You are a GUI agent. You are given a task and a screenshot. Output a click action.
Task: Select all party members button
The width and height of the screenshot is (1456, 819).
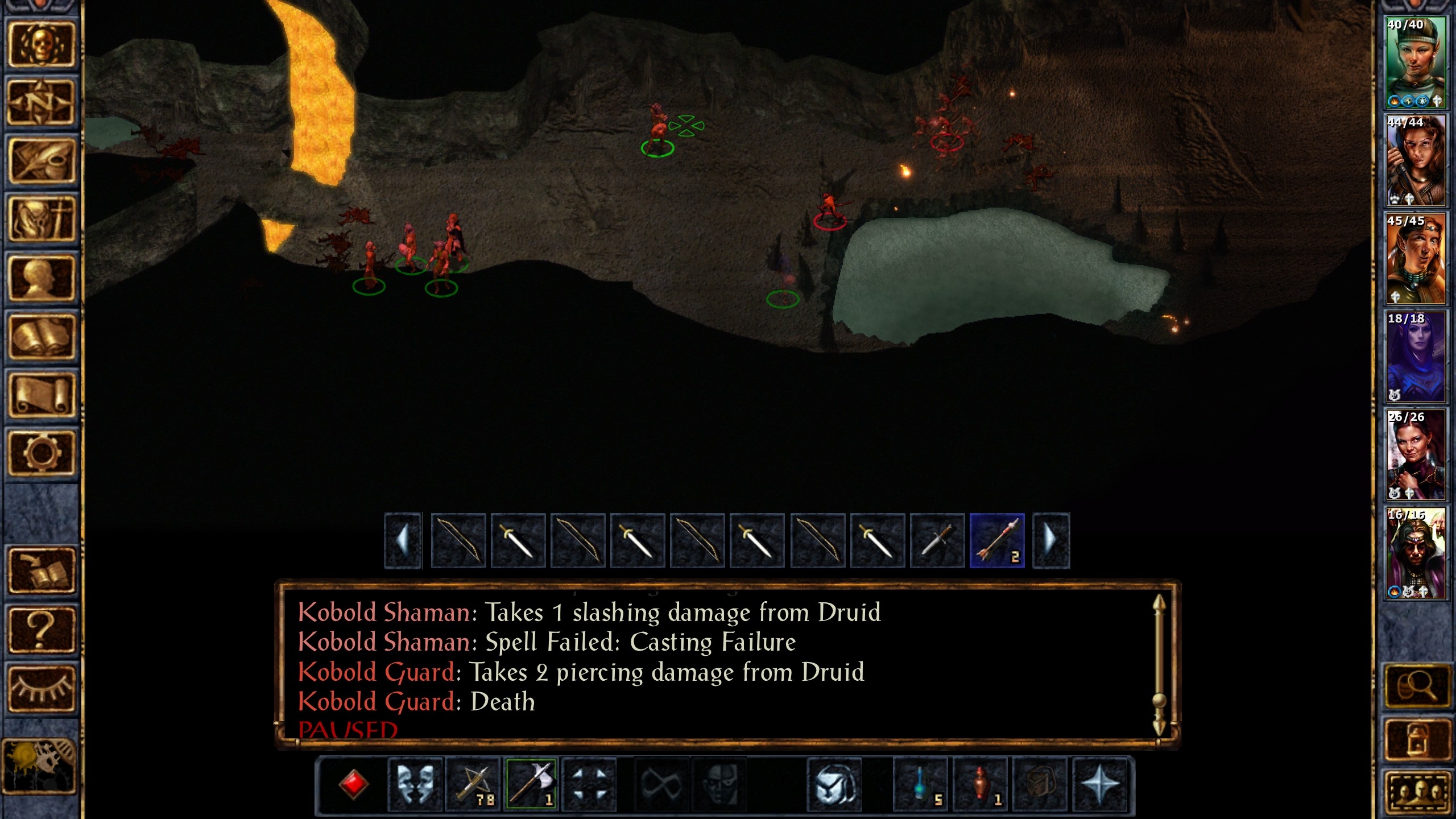(x=1415, y=793)
